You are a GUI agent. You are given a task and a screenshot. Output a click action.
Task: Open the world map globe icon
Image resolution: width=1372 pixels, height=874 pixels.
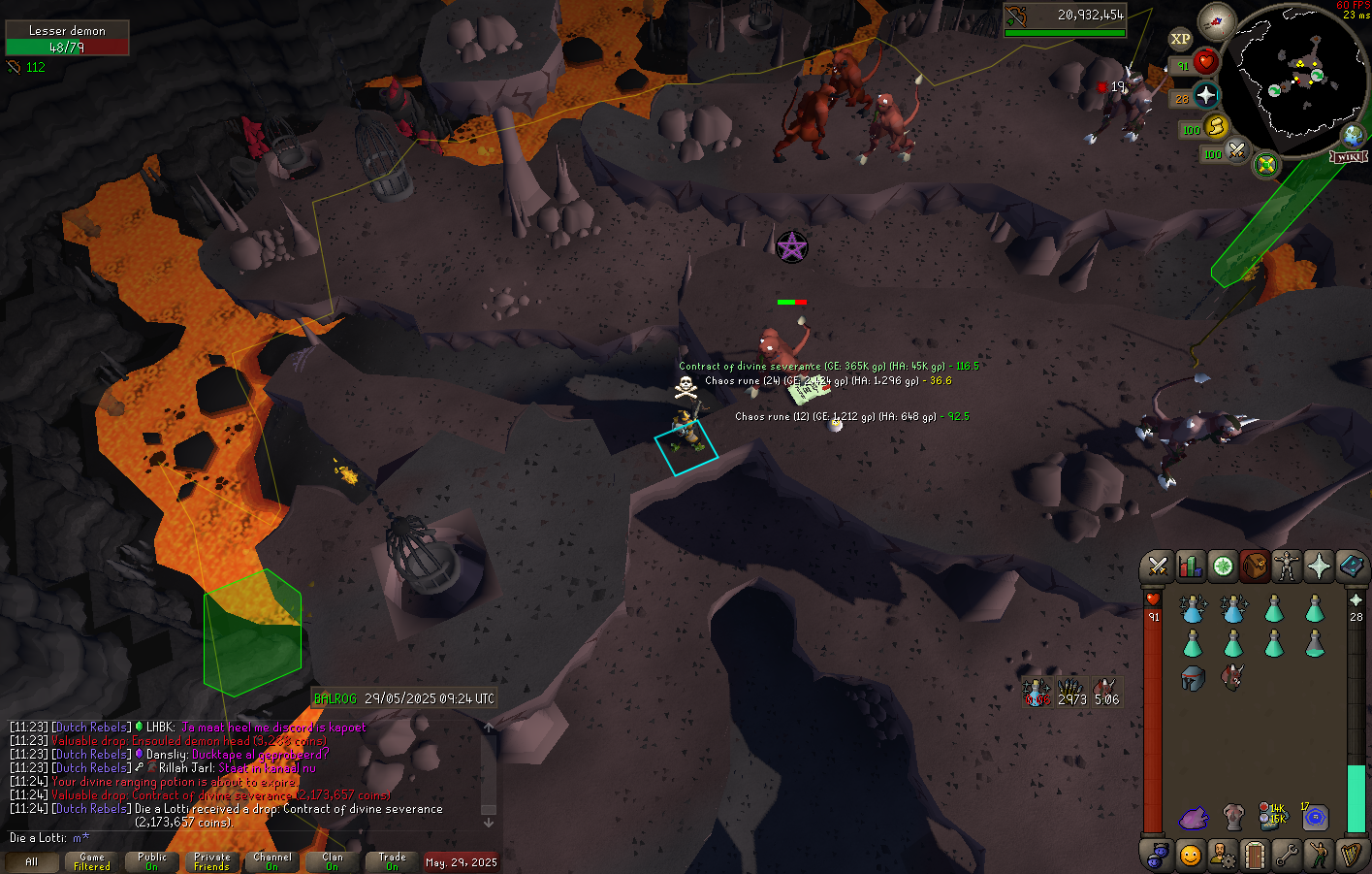click(1353, 135)
